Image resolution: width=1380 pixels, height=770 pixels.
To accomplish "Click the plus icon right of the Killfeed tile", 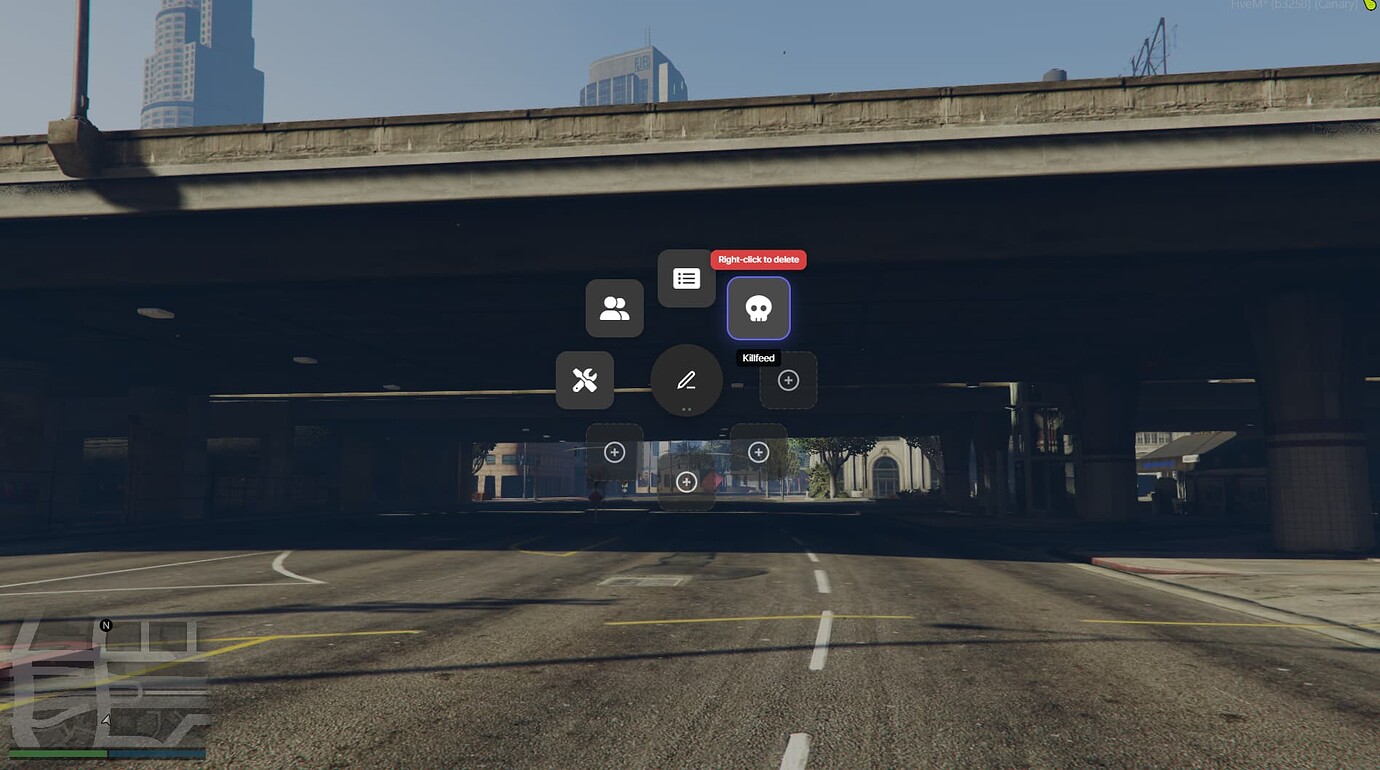I will 788,380.
